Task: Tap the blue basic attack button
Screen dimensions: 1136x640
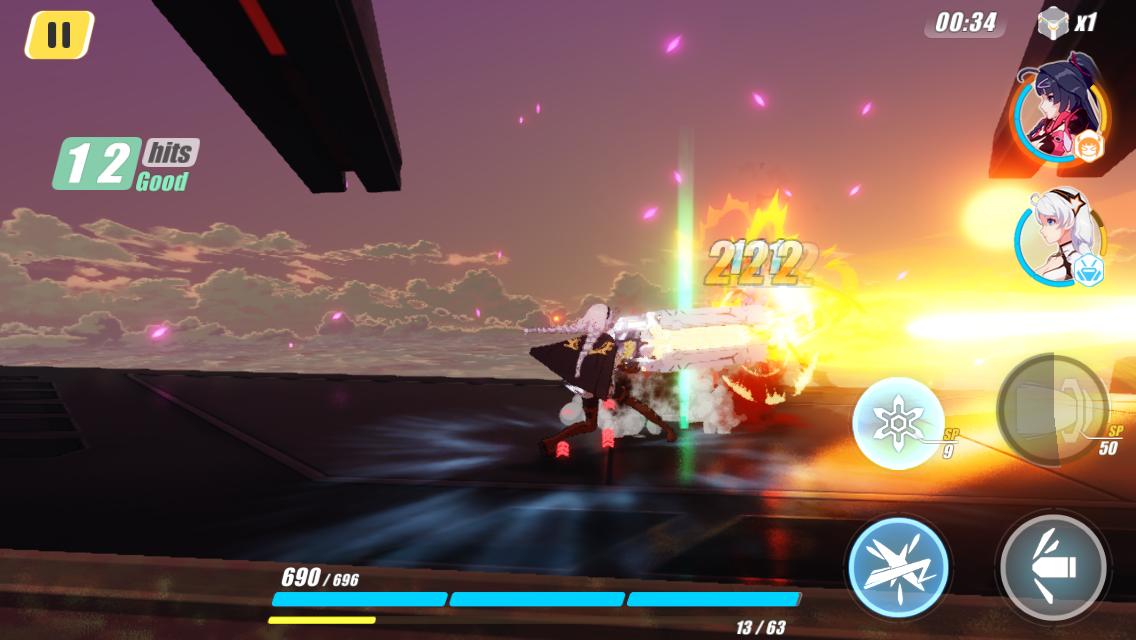Action: click(898, 567)
